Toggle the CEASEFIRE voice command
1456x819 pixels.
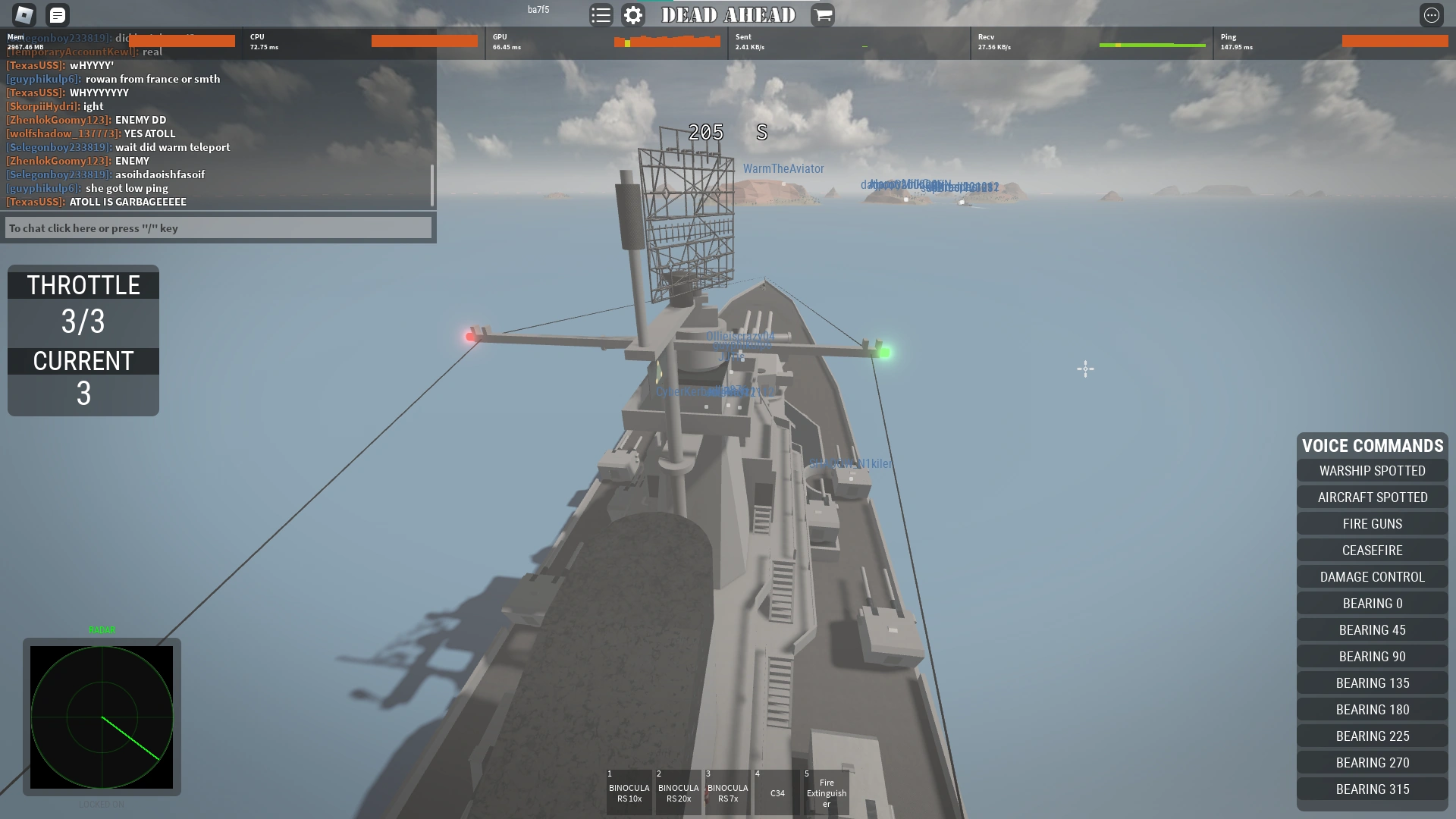[1371, 550]
